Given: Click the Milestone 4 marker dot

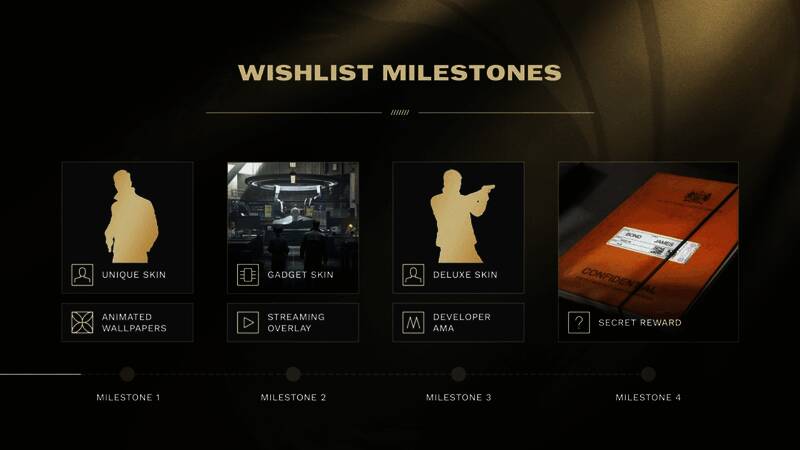Looking at the screenshot, I should click(648, 374).
